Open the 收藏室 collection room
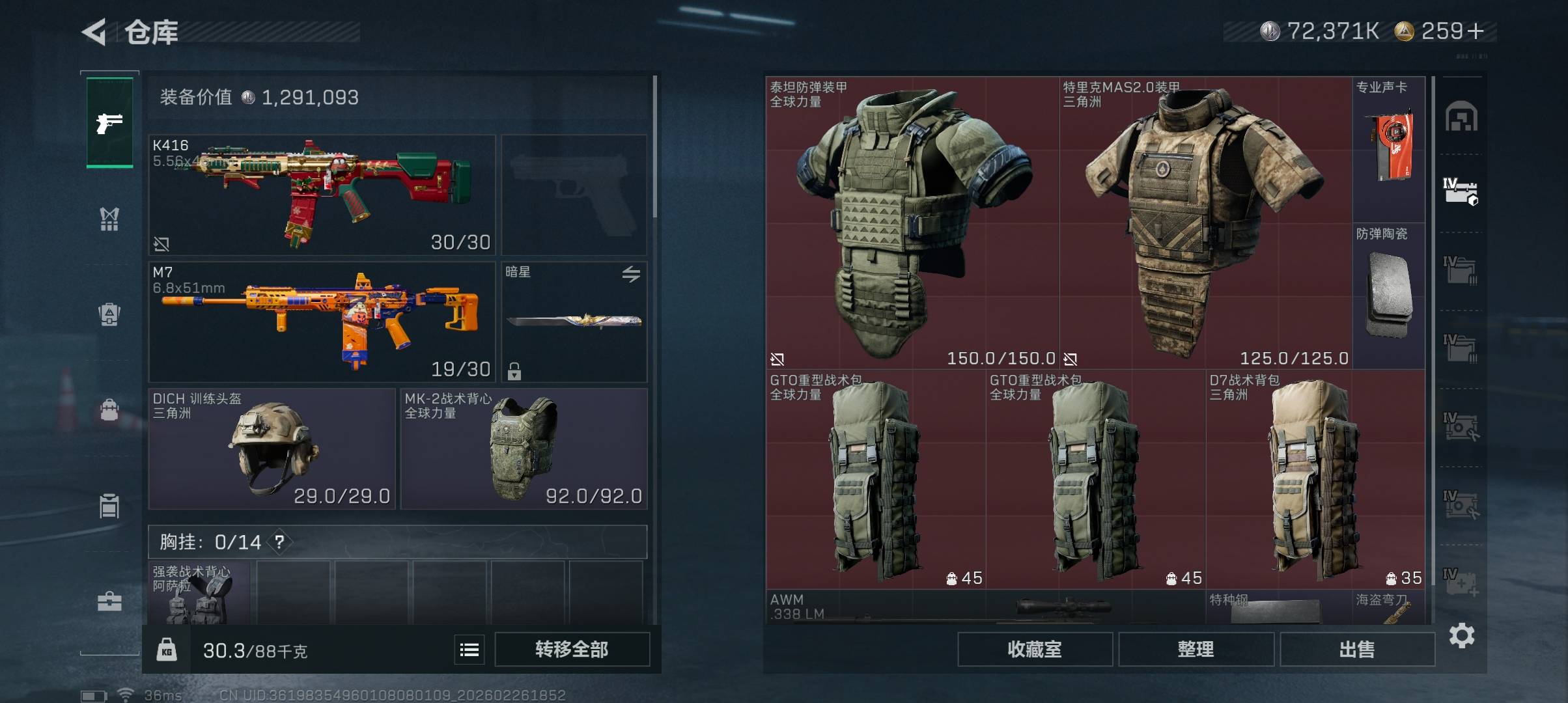 pyautogui.click(x=1034, y=649)
